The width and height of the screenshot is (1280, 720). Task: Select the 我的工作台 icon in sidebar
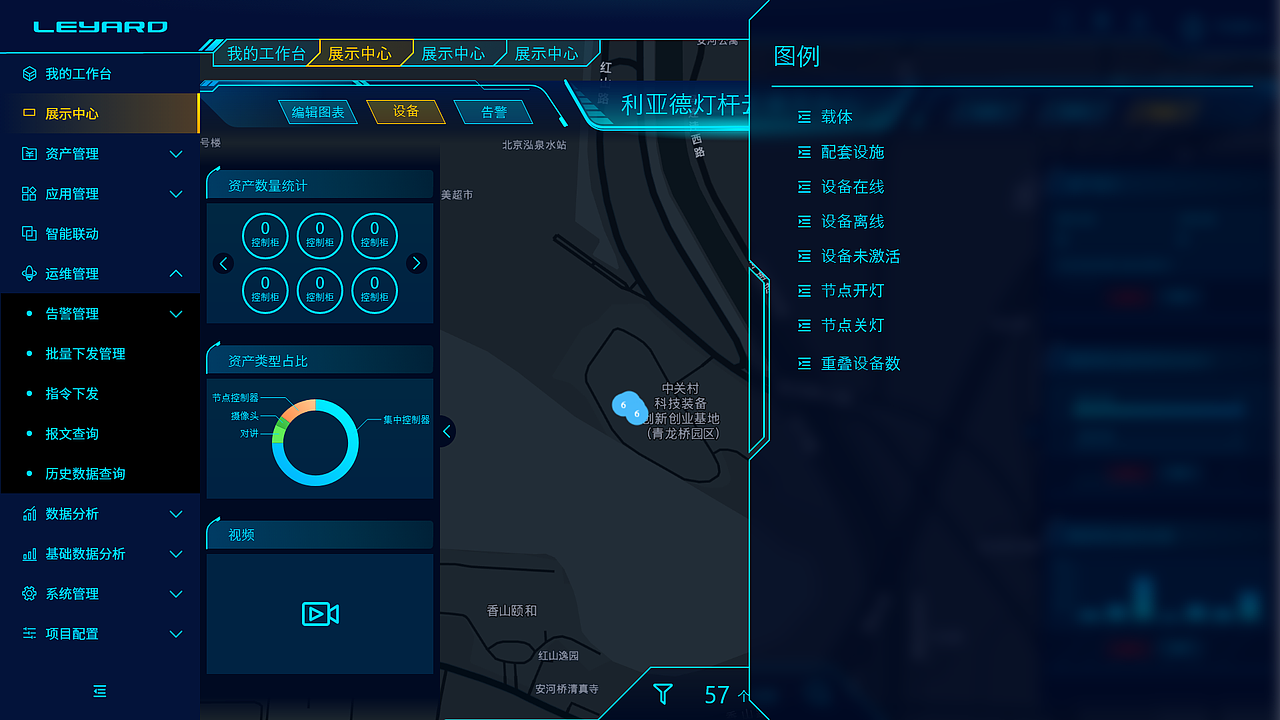(x=28, y=73)
